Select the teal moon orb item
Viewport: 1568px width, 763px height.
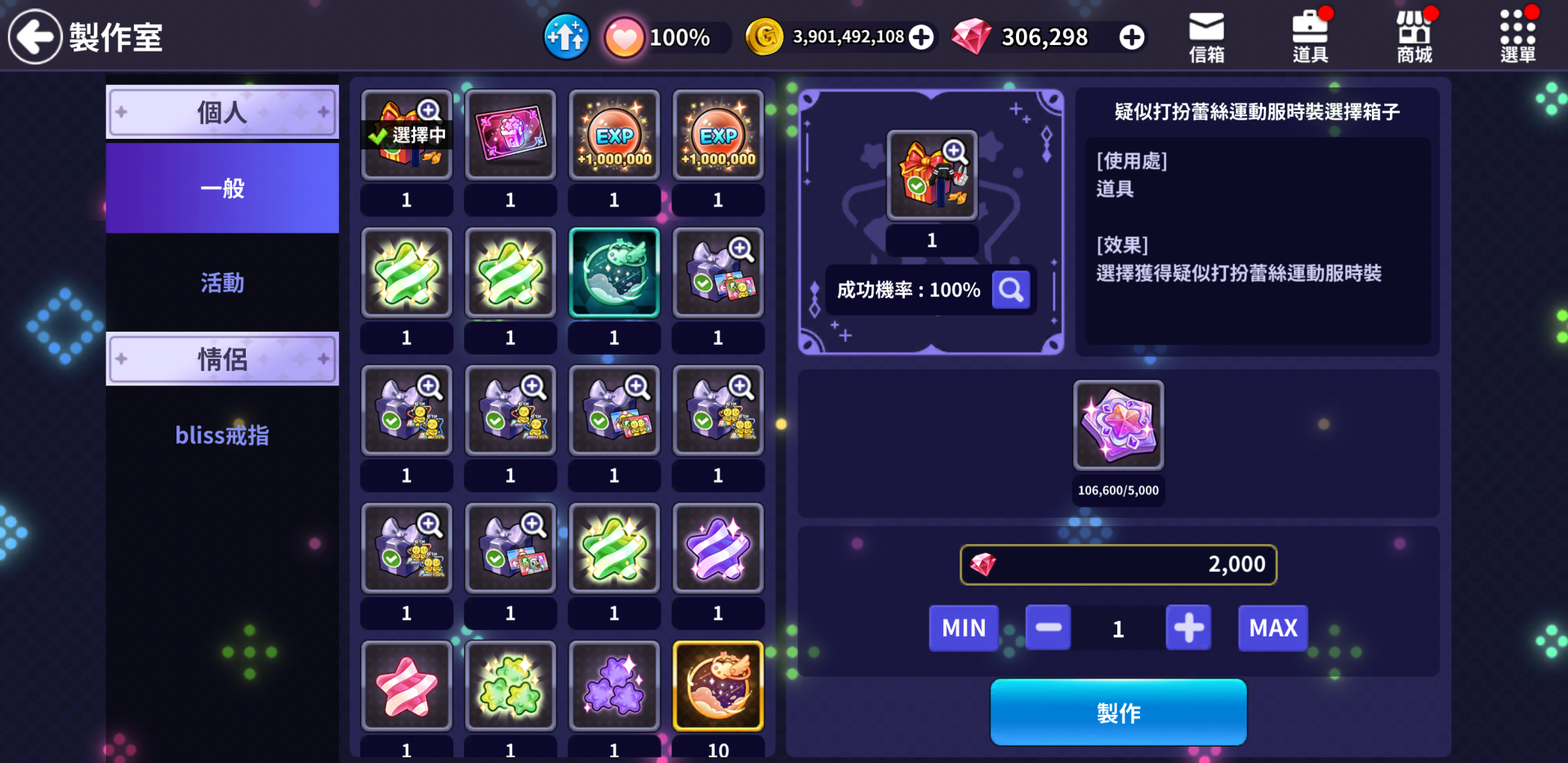[x=614, y=273]
